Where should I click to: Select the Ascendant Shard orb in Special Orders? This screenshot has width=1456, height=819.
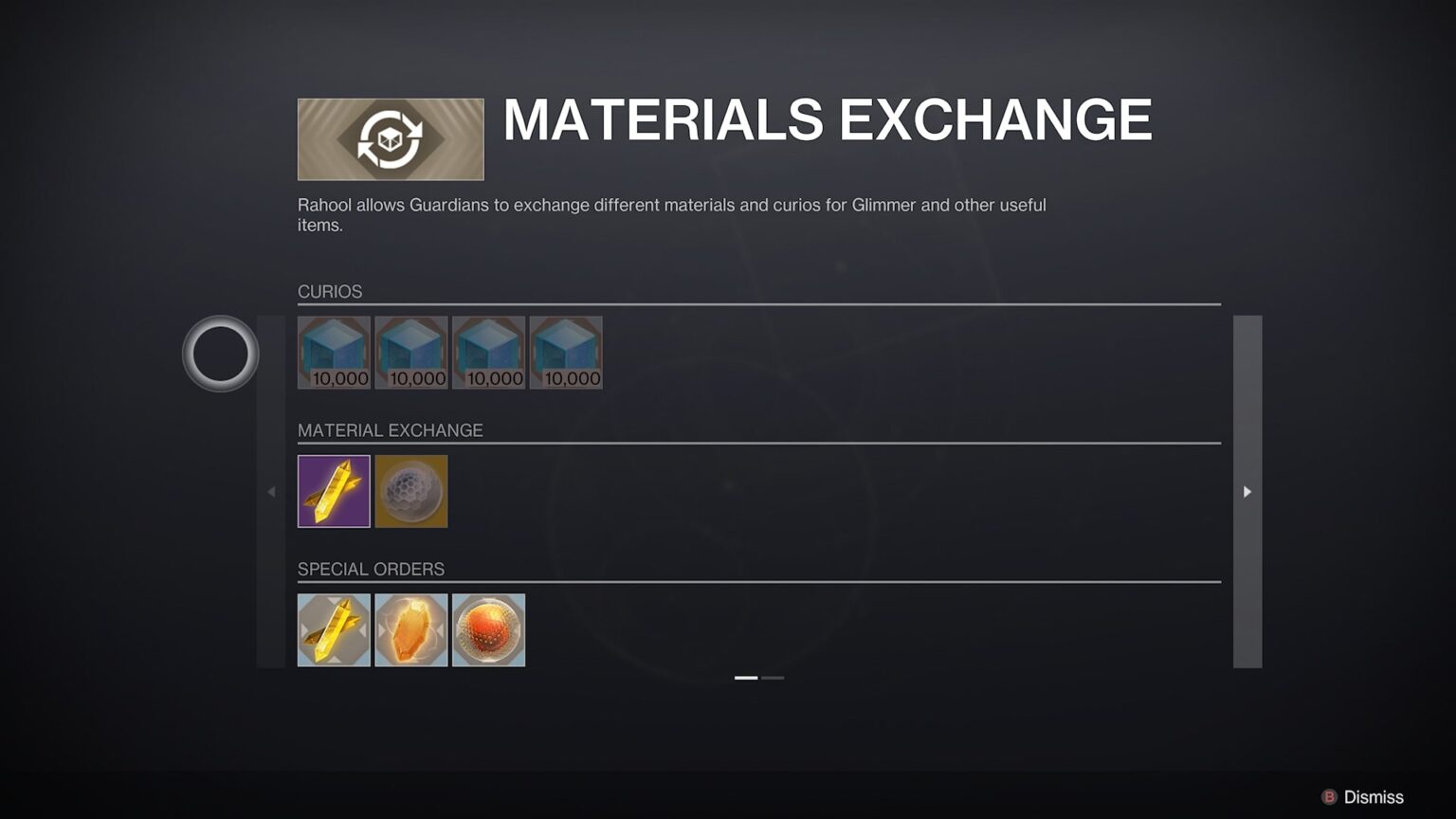point(489,629)
